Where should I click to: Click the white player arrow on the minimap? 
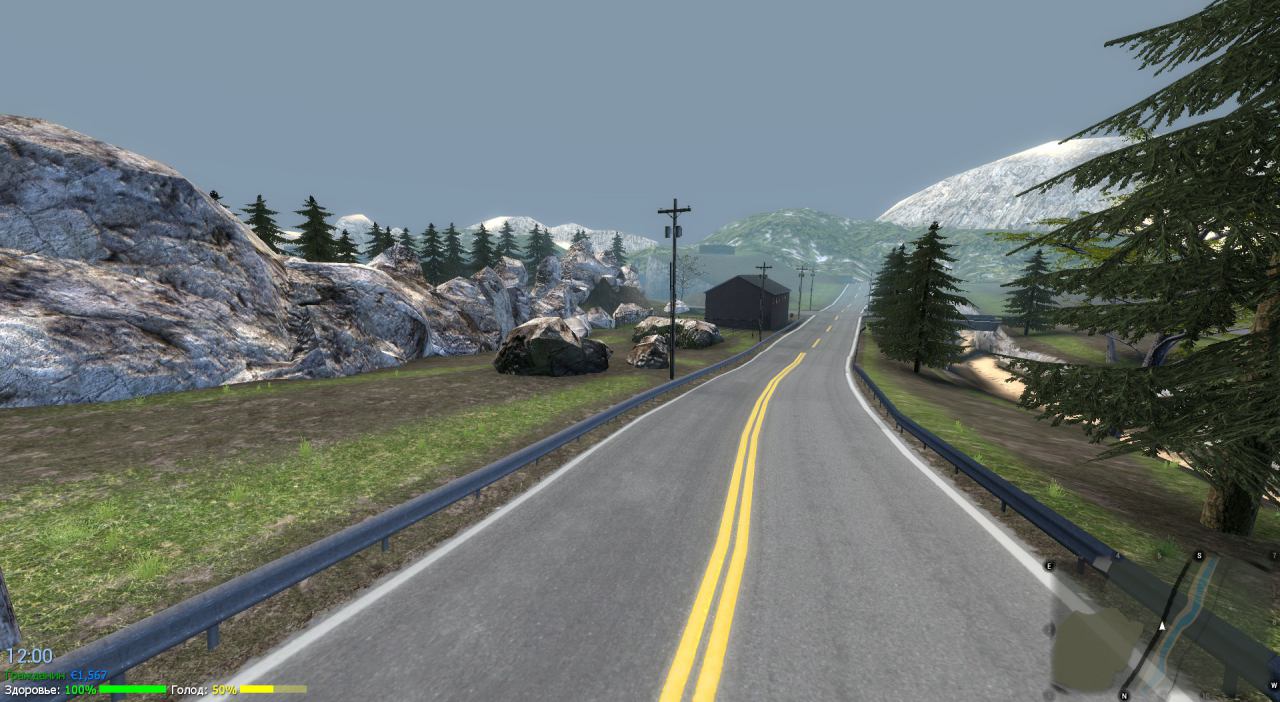[x=1162, y=627]
